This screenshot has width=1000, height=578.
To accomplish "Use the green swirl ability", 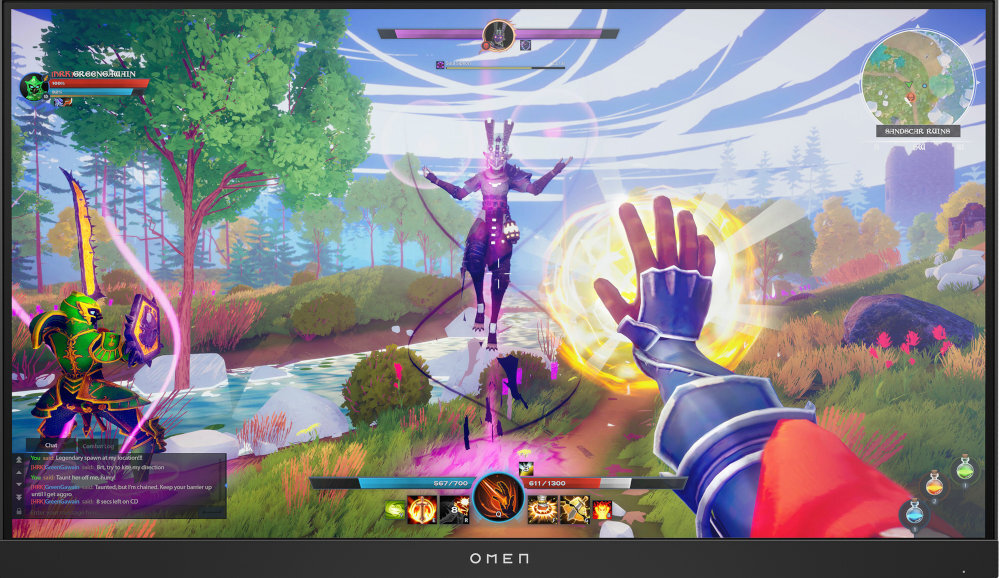I will (x=395, y=511).
